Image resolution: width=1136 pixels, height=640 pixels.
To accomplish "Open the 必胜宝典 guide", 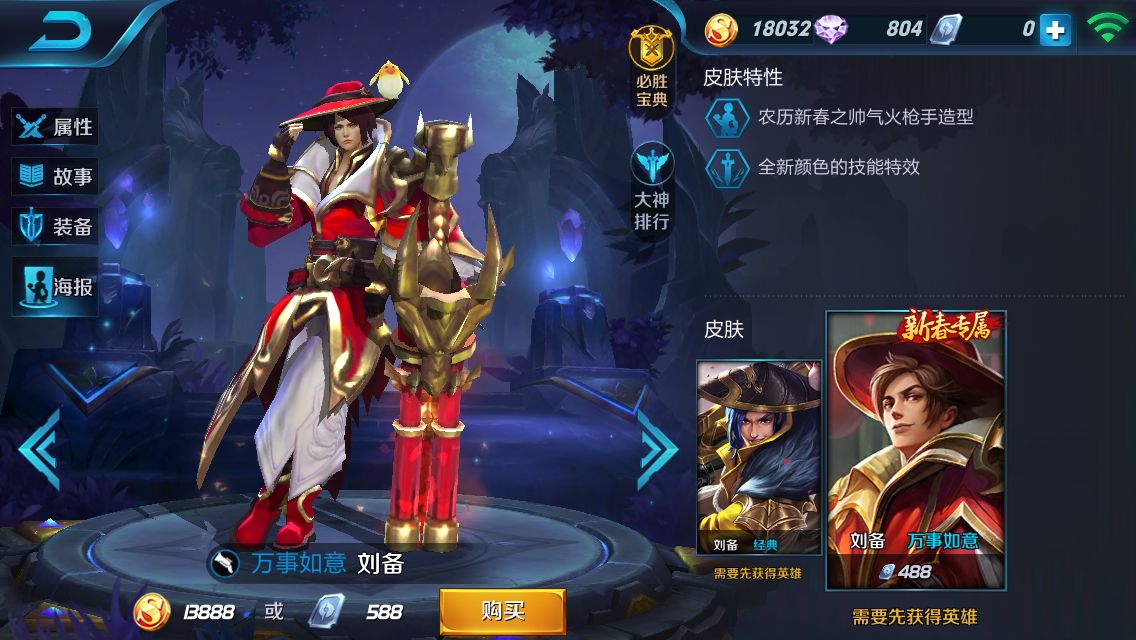I will [651, 70].
